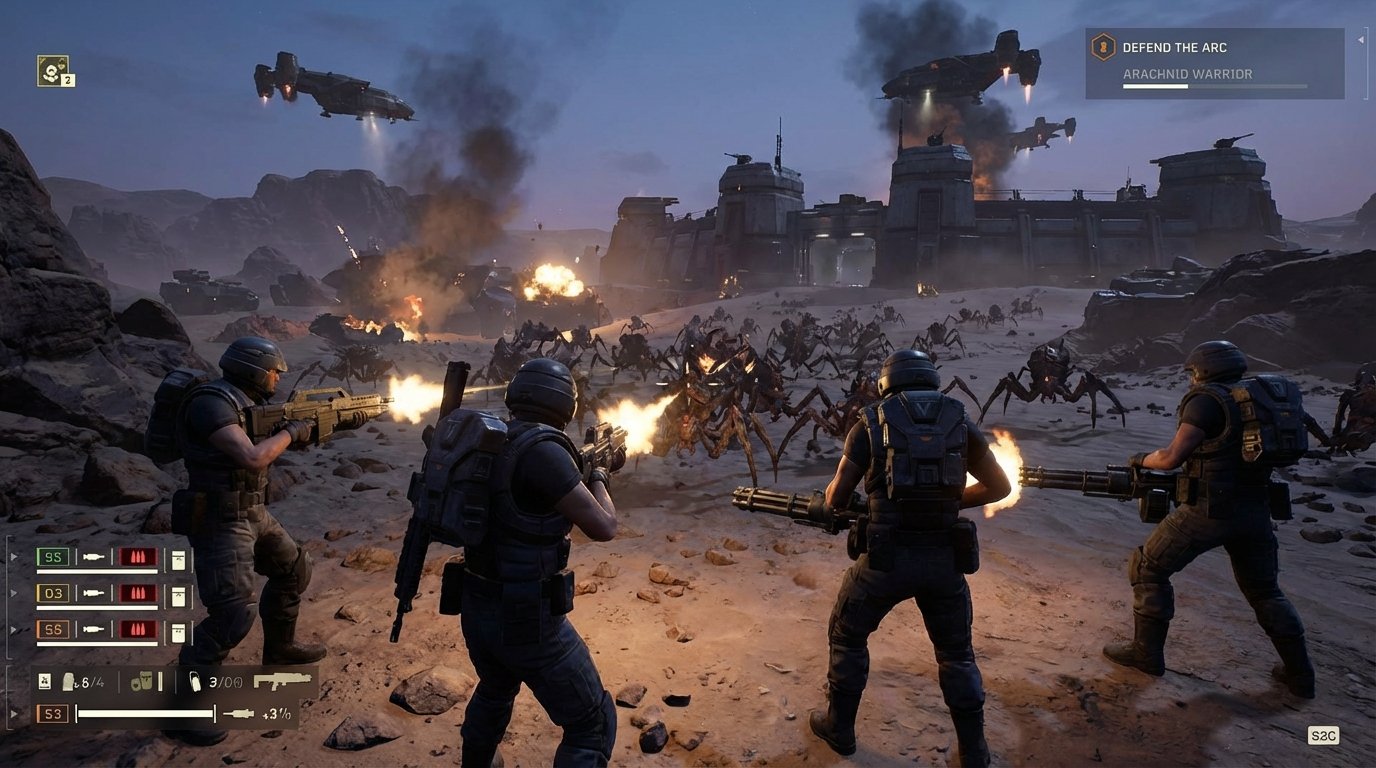The width and height of the screenshot is (1376, 768).
Task: Open the Defend The Arc mission entry
Action: (1175, 47)
